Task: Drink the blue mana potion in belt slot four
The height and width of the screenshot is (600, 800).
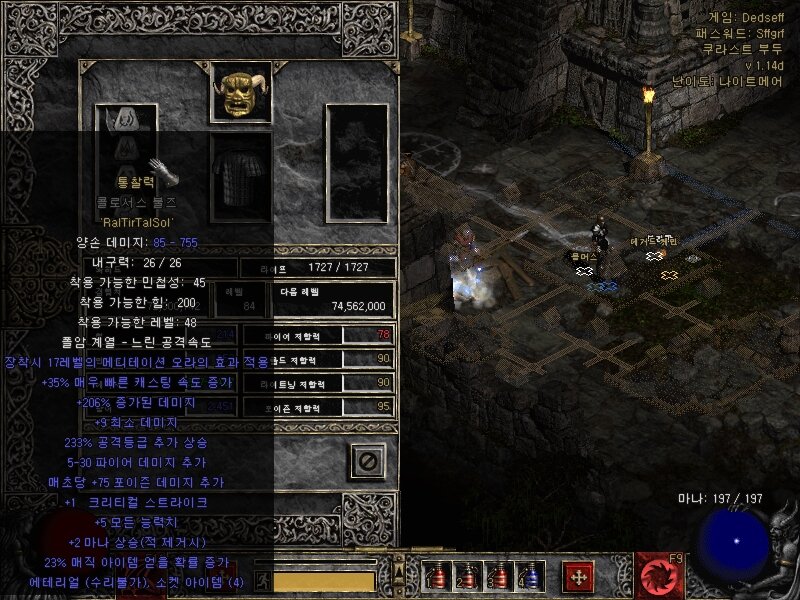Action: point(528,576)
